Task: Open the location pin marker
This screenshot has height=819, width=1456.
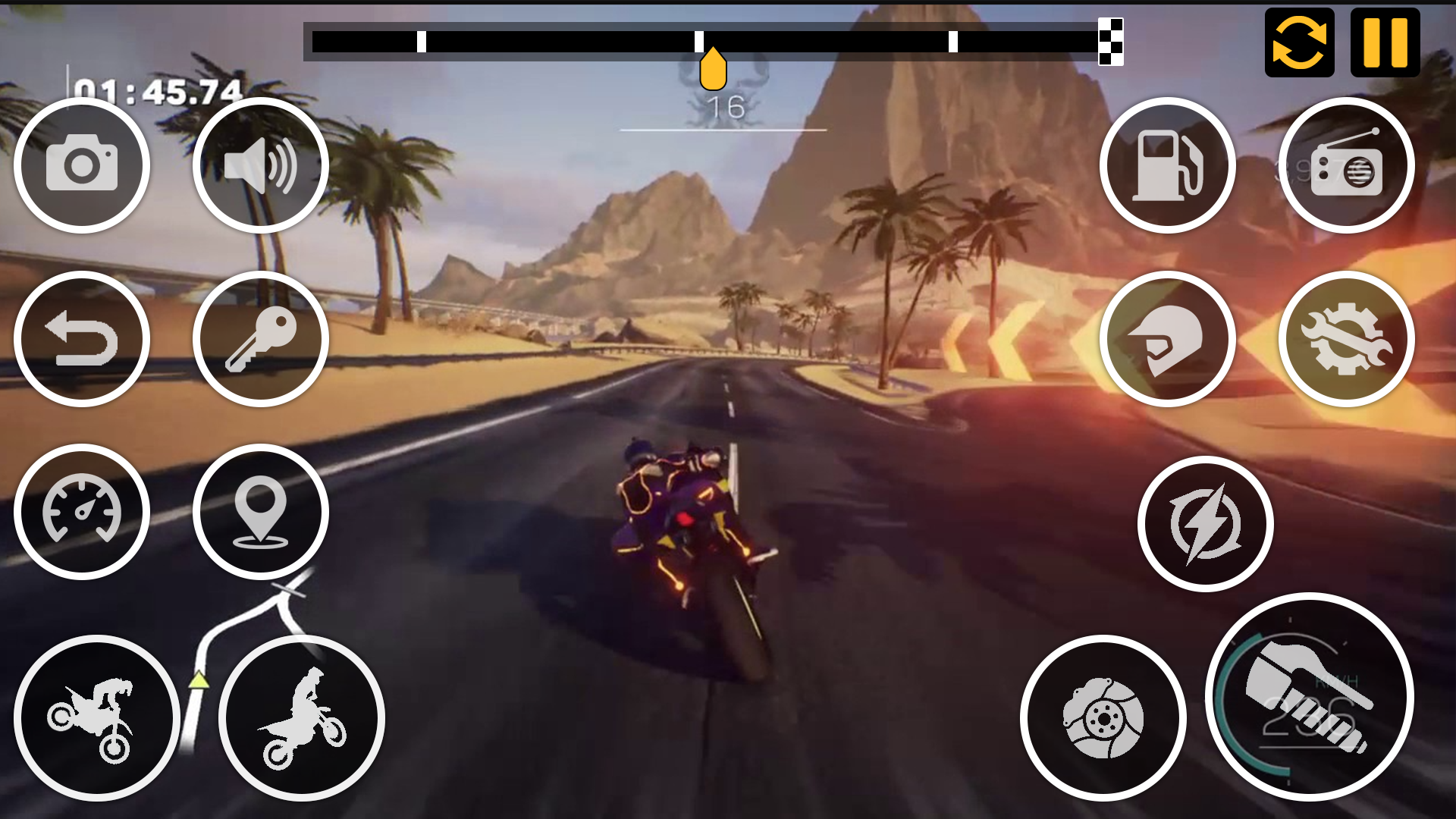Action: (x=262, y=512)
